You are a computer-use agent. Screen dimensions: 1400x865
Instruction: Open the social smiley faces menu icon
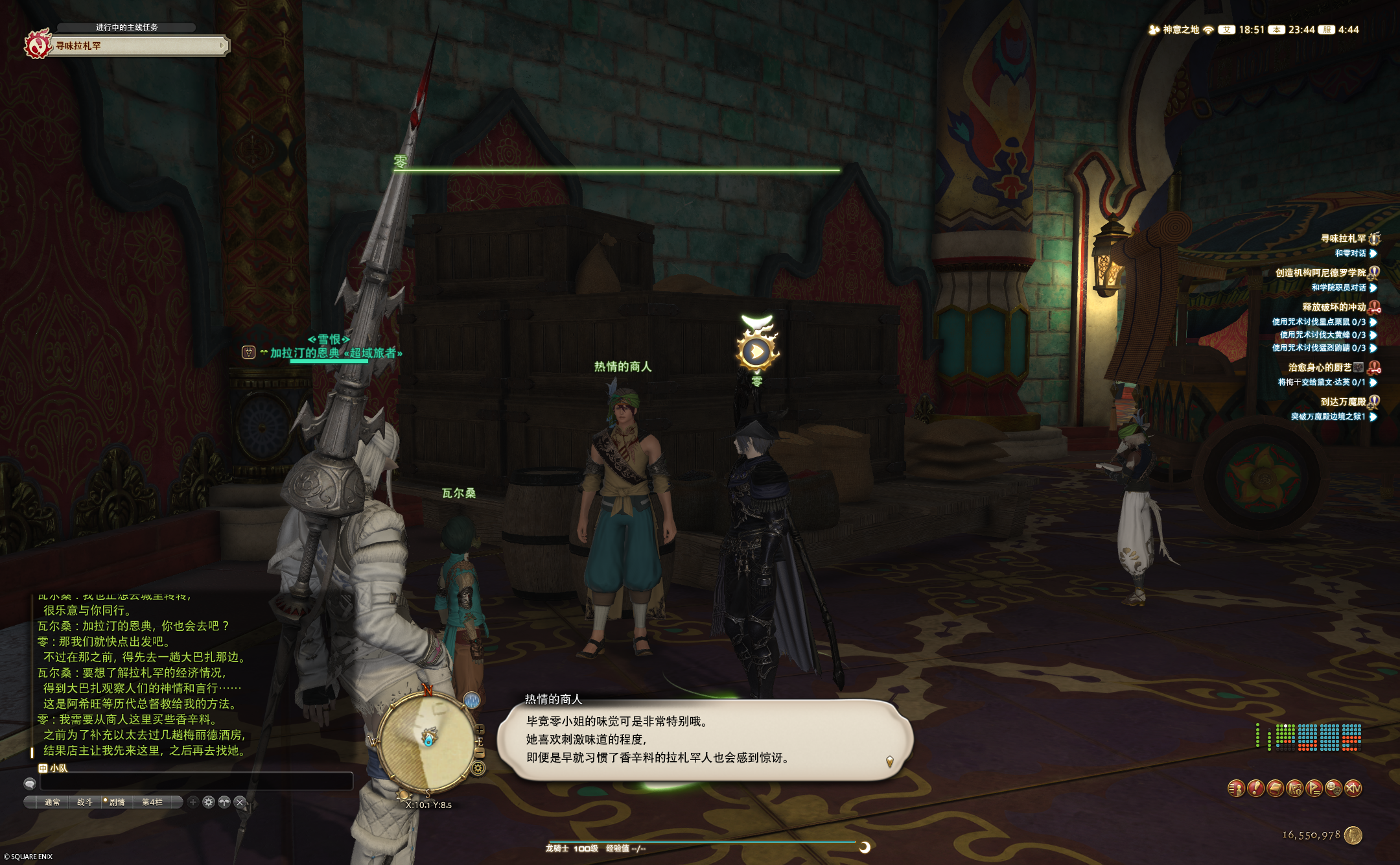(1333, 788)
